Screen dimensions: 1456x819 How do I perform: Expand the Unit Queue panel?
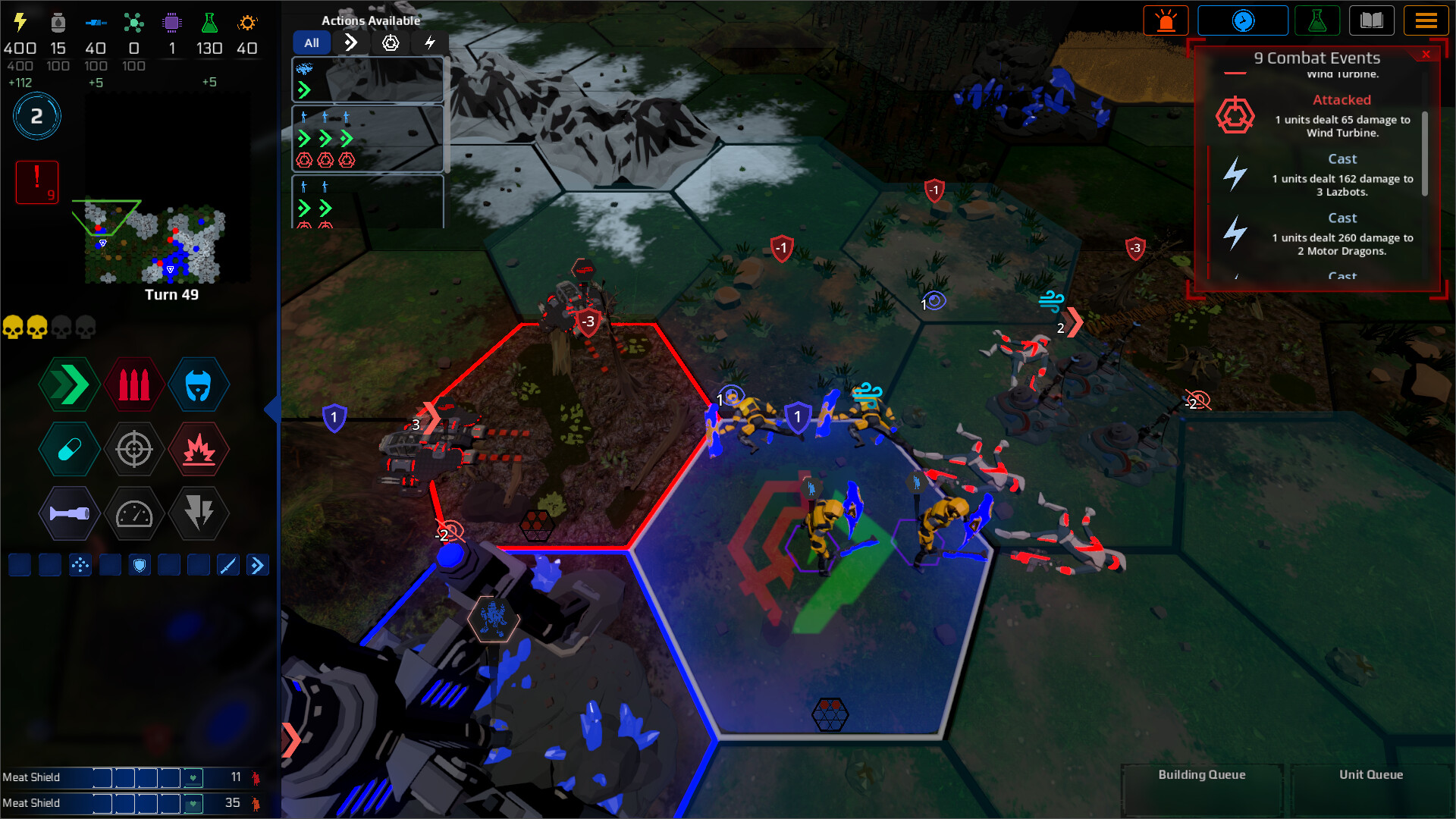[1370, 775]
